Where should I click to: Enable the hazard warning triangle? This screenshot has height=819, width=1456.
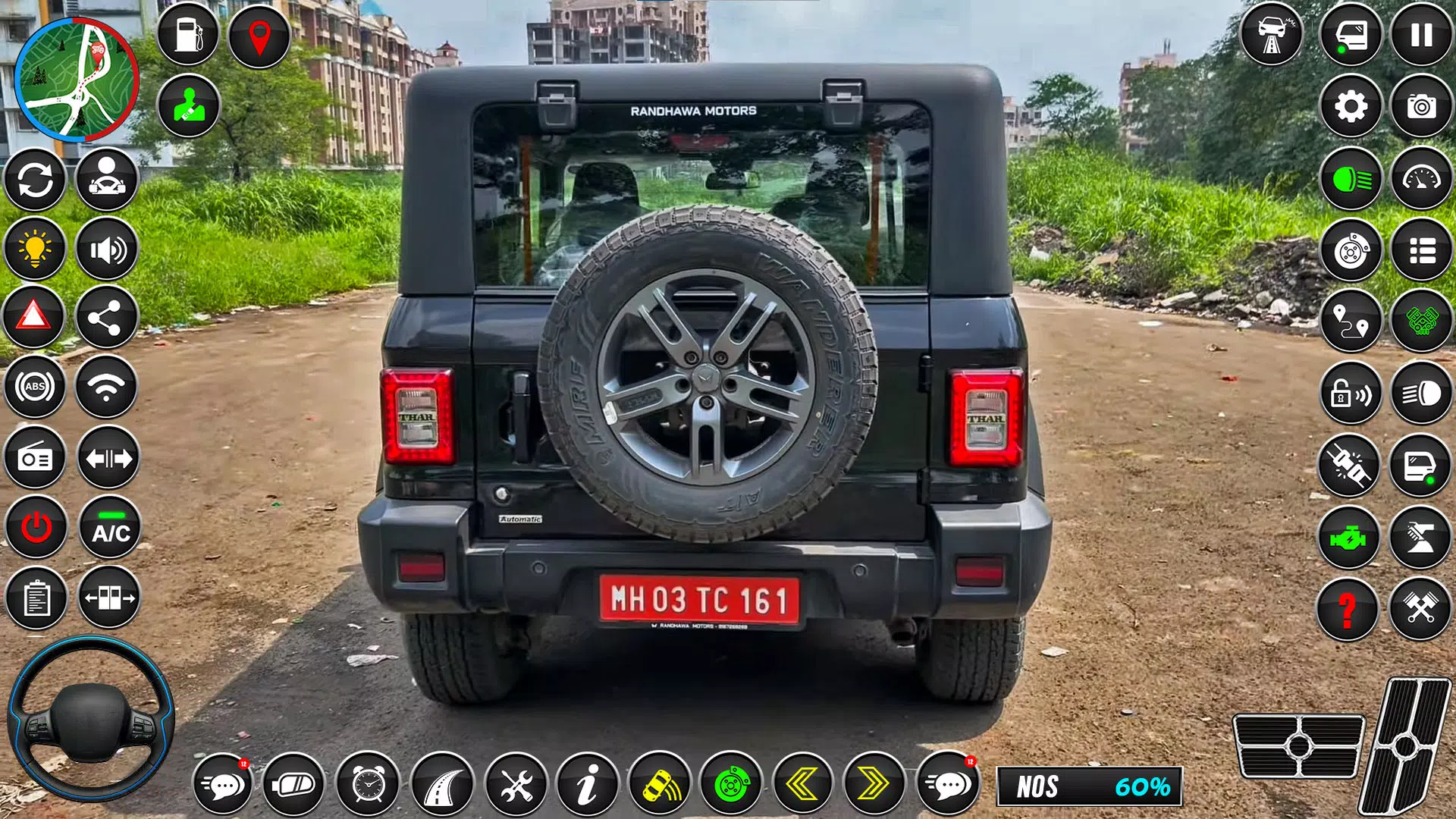35,315
